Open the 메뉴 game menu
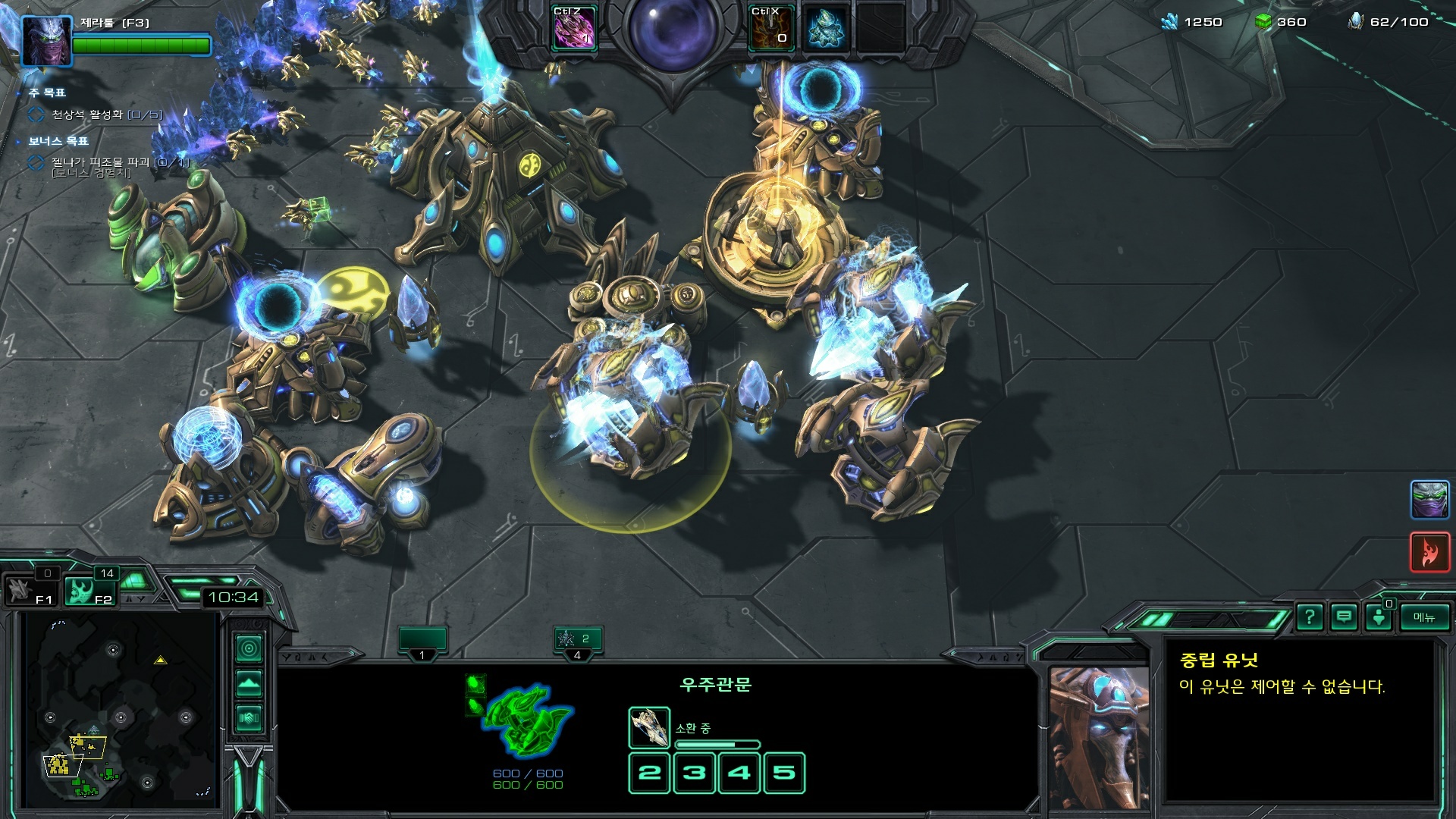The width and height of the screenshot is (1456, 819). [1423, 617]
